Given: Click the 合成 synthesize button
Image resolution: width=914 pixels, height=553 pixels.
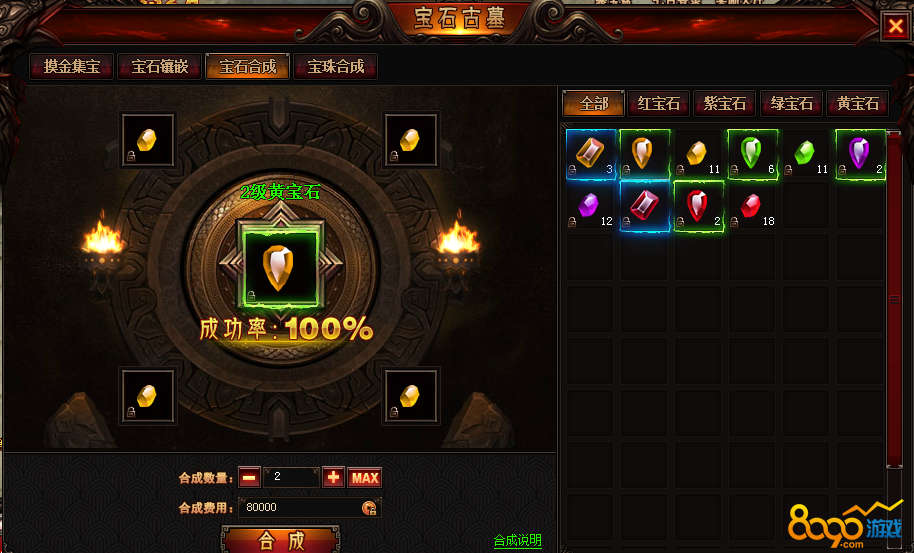Looking at the screenshot, I should (x=280, y=541).
